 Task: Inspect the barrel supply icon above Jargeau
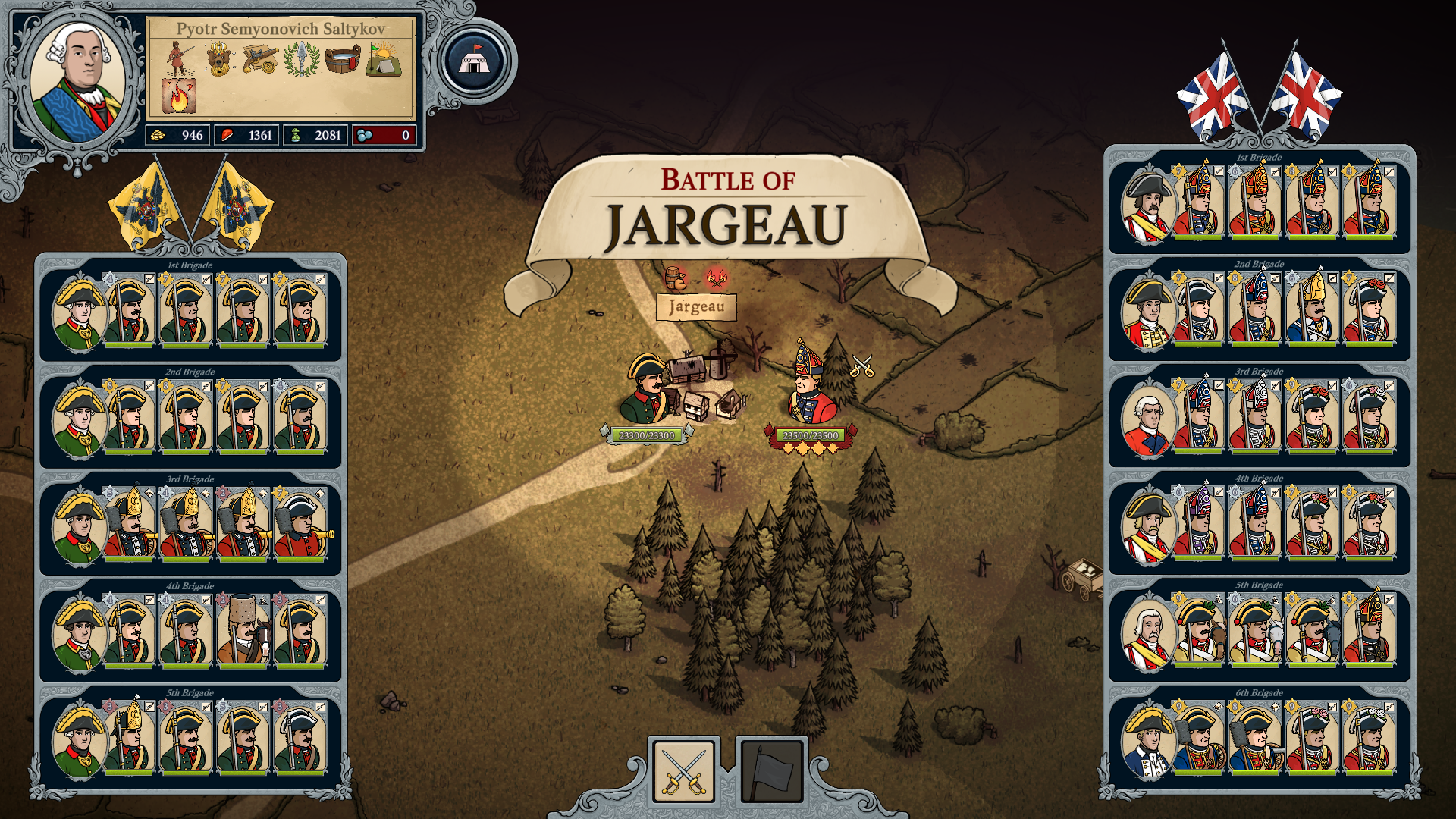[674, 278]
